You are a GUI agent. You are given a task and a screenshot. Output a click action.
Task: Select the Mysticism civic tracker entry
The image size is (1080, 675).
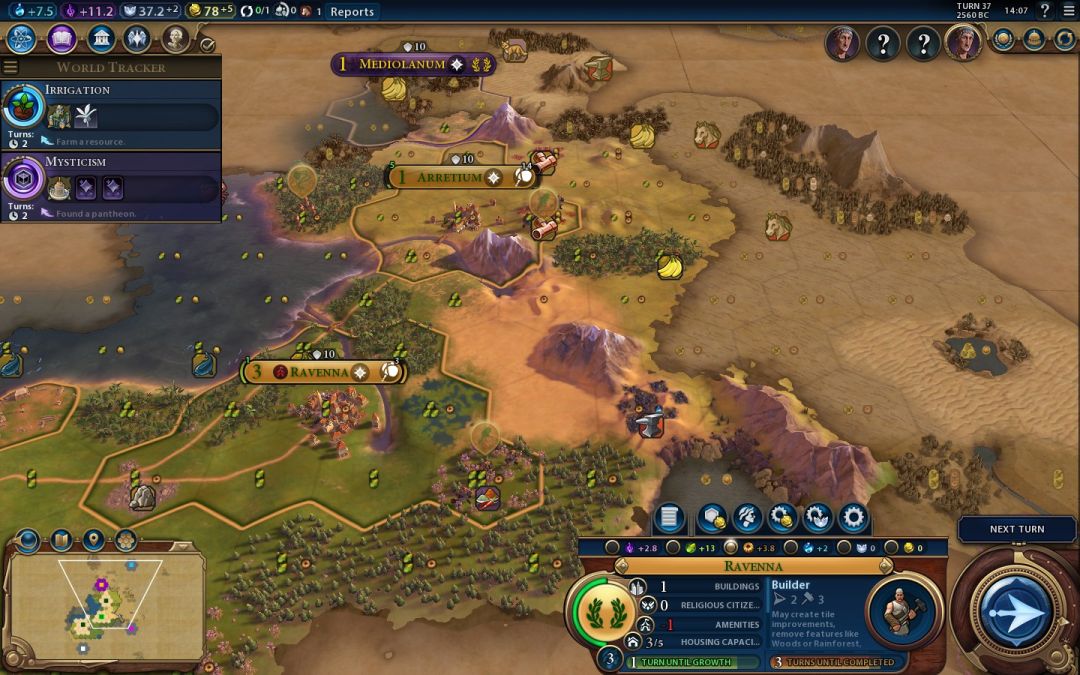110,185
